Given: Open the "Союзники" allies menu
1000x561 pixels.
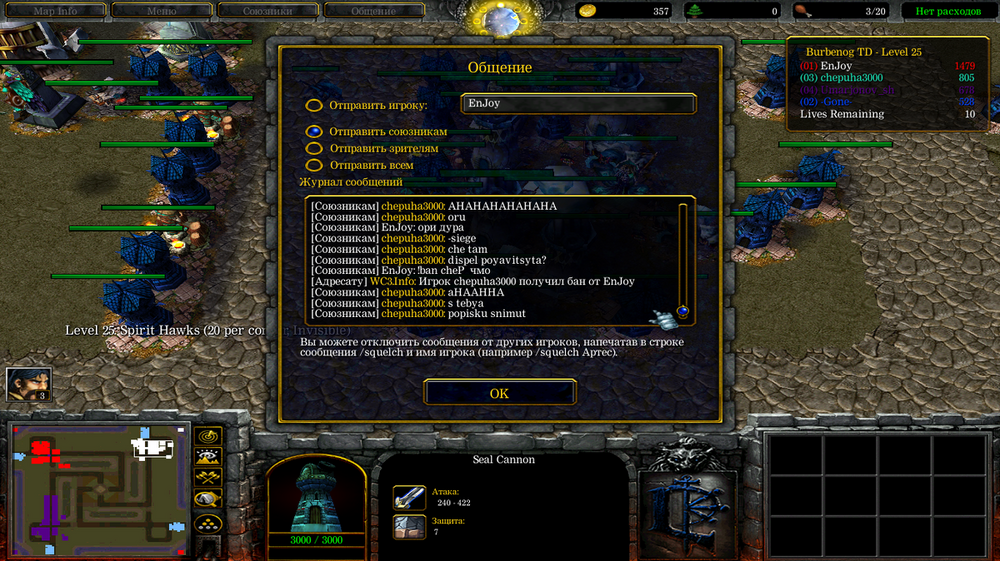Looking at the screenshot, I should click(x=267, y=11).
